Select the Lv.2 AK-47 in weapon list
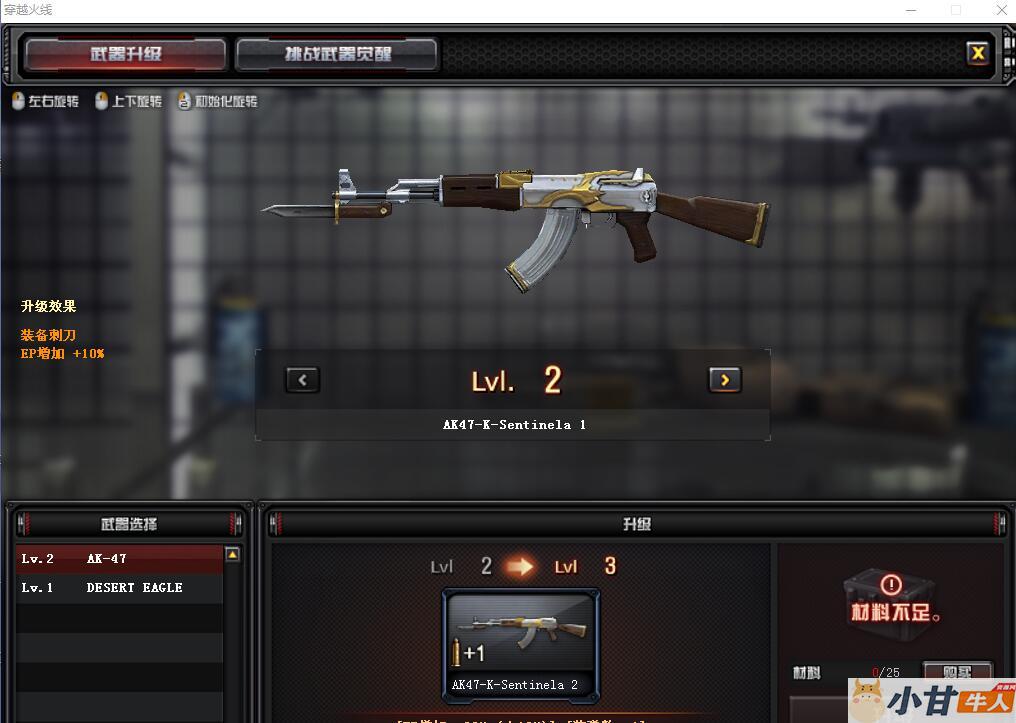Viewport: 1016px width, 723px height. pyautogui.click(x=118, y=559)
